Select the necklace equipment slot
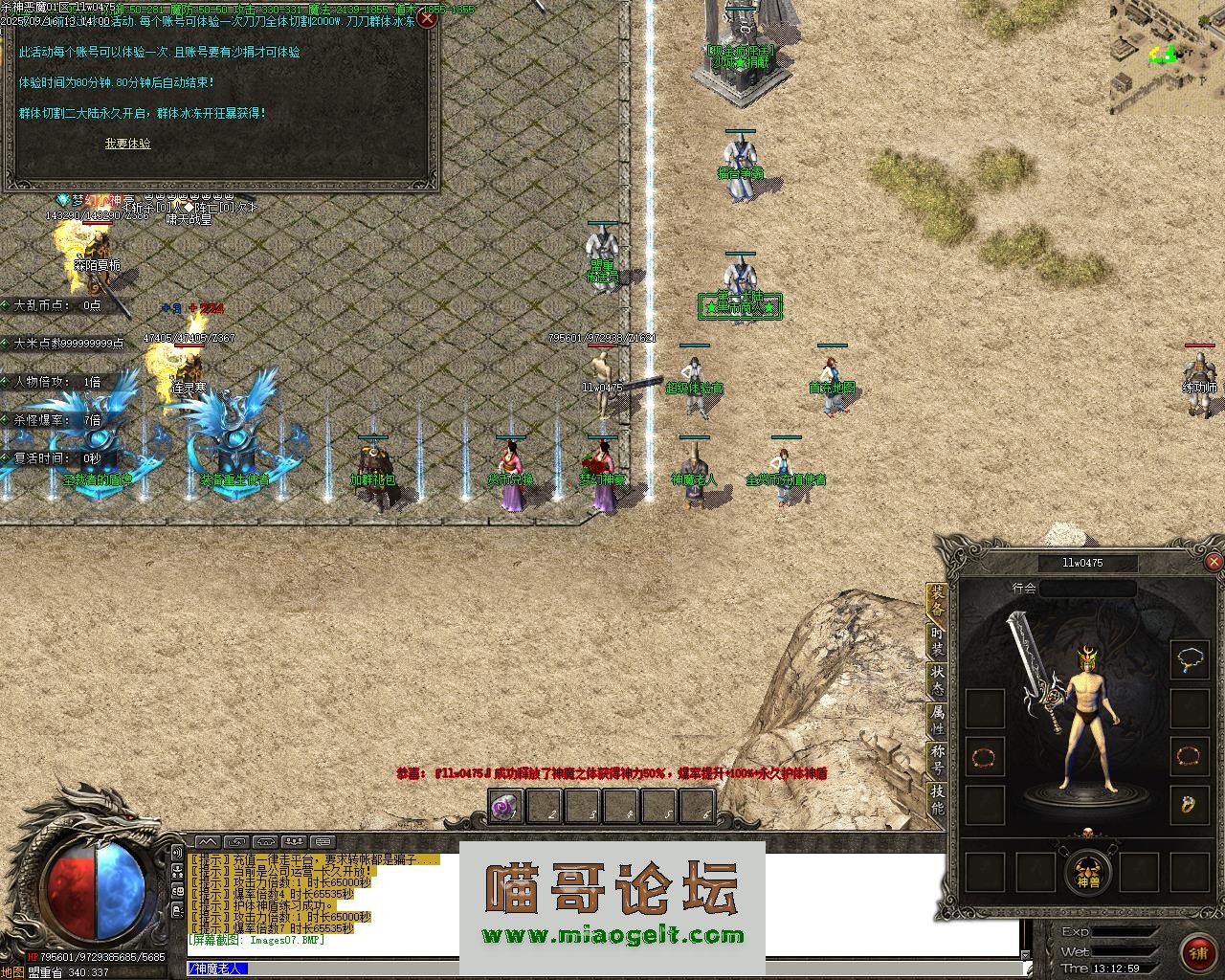 pos(1190,659)
